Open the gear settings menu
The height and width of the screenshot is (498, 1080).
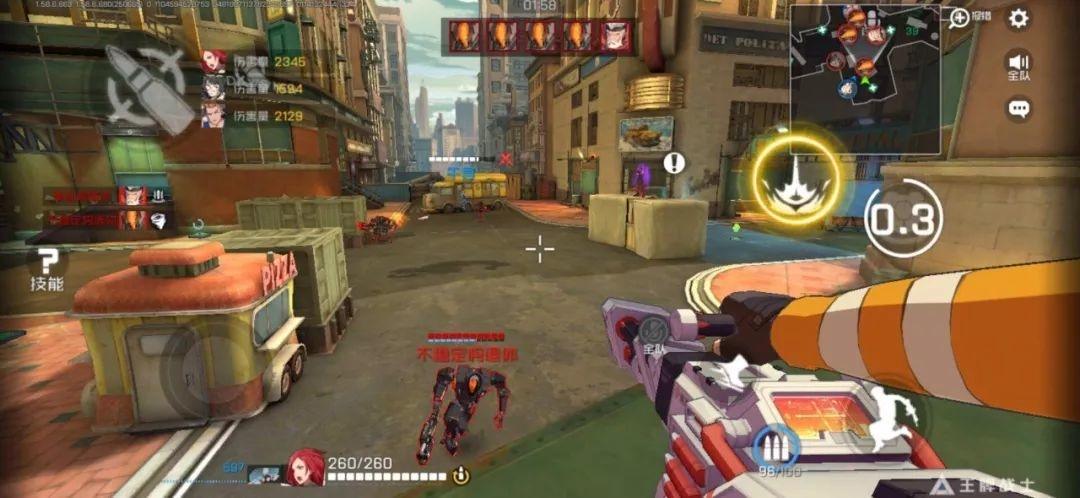tap(1018, 18)
